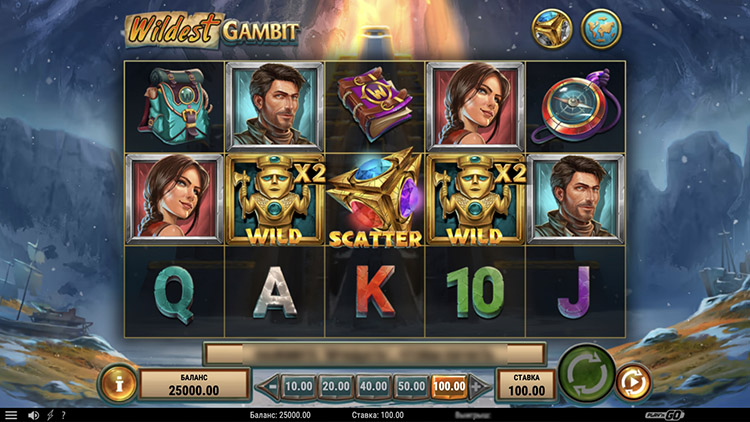The width and height of the screenshot is (750, 422).
Task: Open the info paytable button
Action: [117, 383]
